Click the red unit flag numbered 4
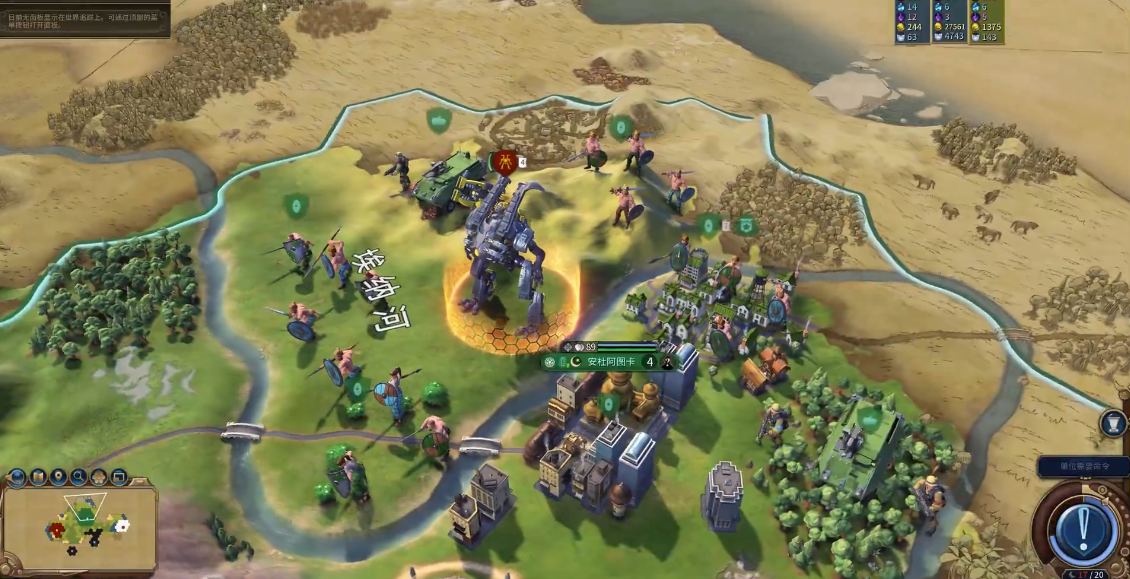 pos(506,162)
